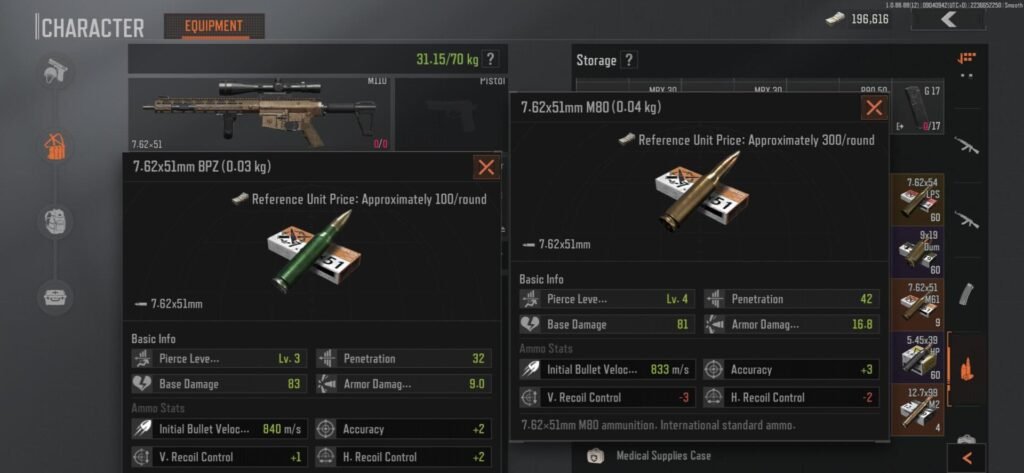Go back using the top-right arrow button
Screen dimensions: 1024x473
[949, 19]
